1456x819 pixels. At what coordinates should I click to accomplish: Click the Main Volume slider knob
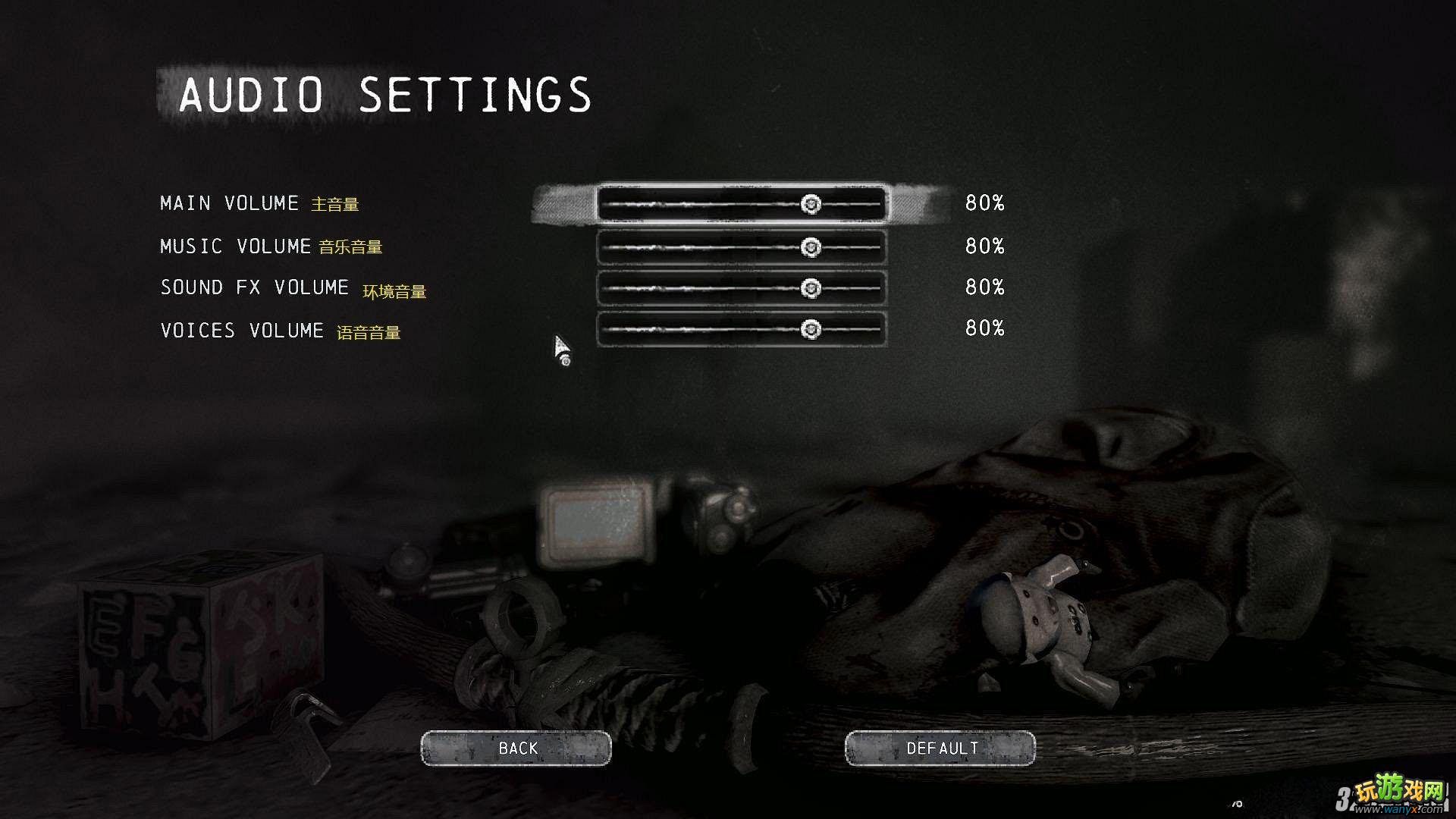(x=811, y=204)
